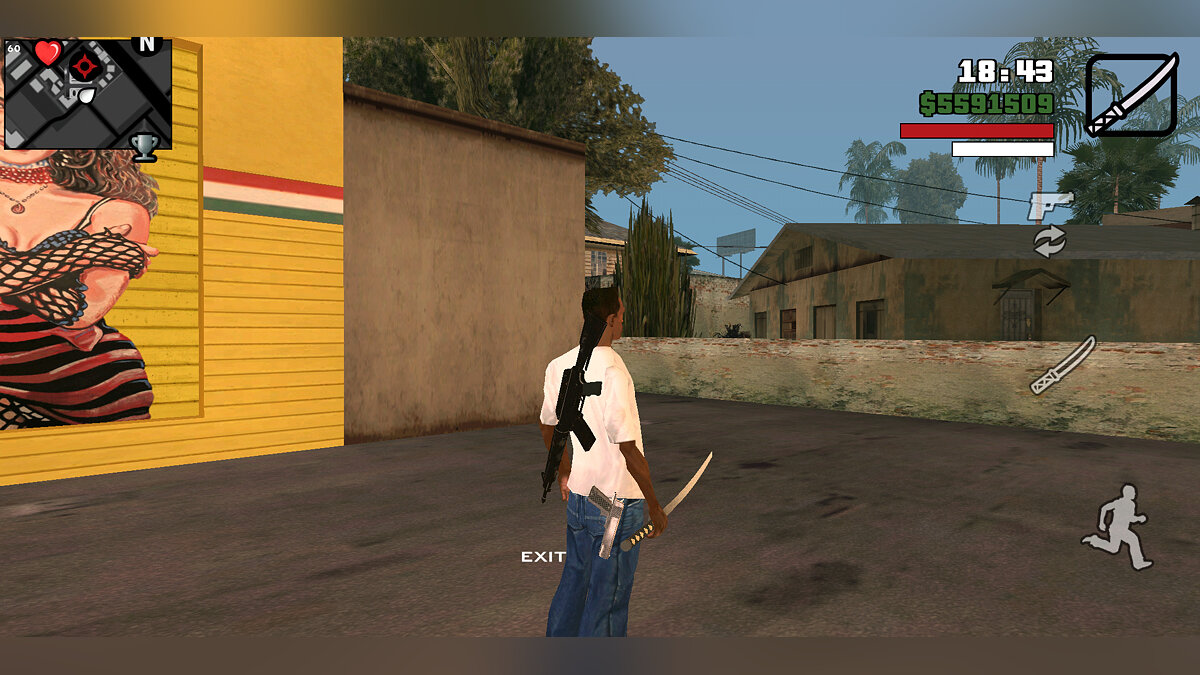Tap the circular arrows swap button
Image resolution: width=1200 pixels, height=675 pixels.
pyautogui.click(x=1049, y=241)
